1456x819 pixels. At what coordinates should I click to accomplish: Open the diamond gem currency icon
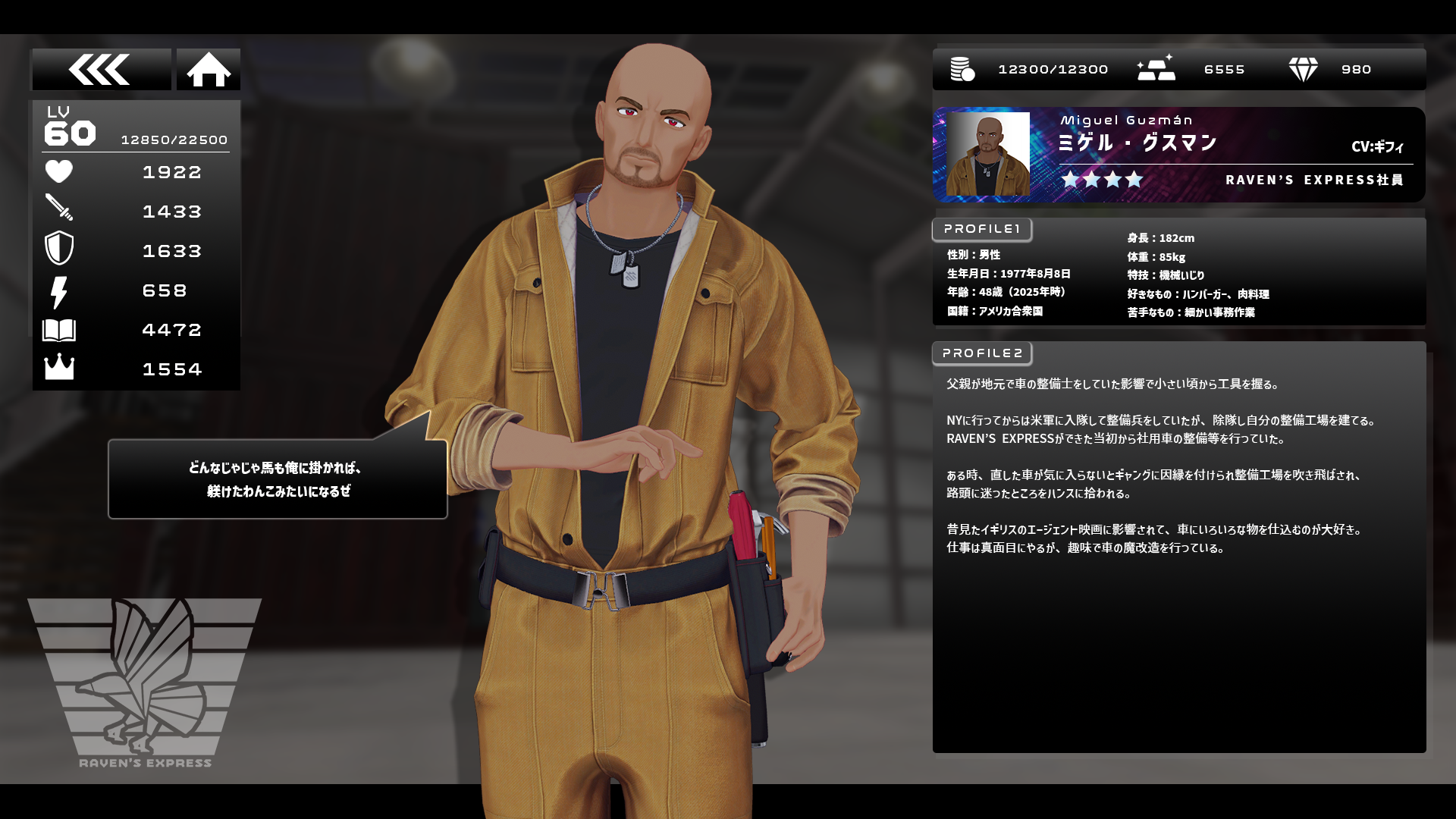pyautogui.click(x=1303, y=70)
